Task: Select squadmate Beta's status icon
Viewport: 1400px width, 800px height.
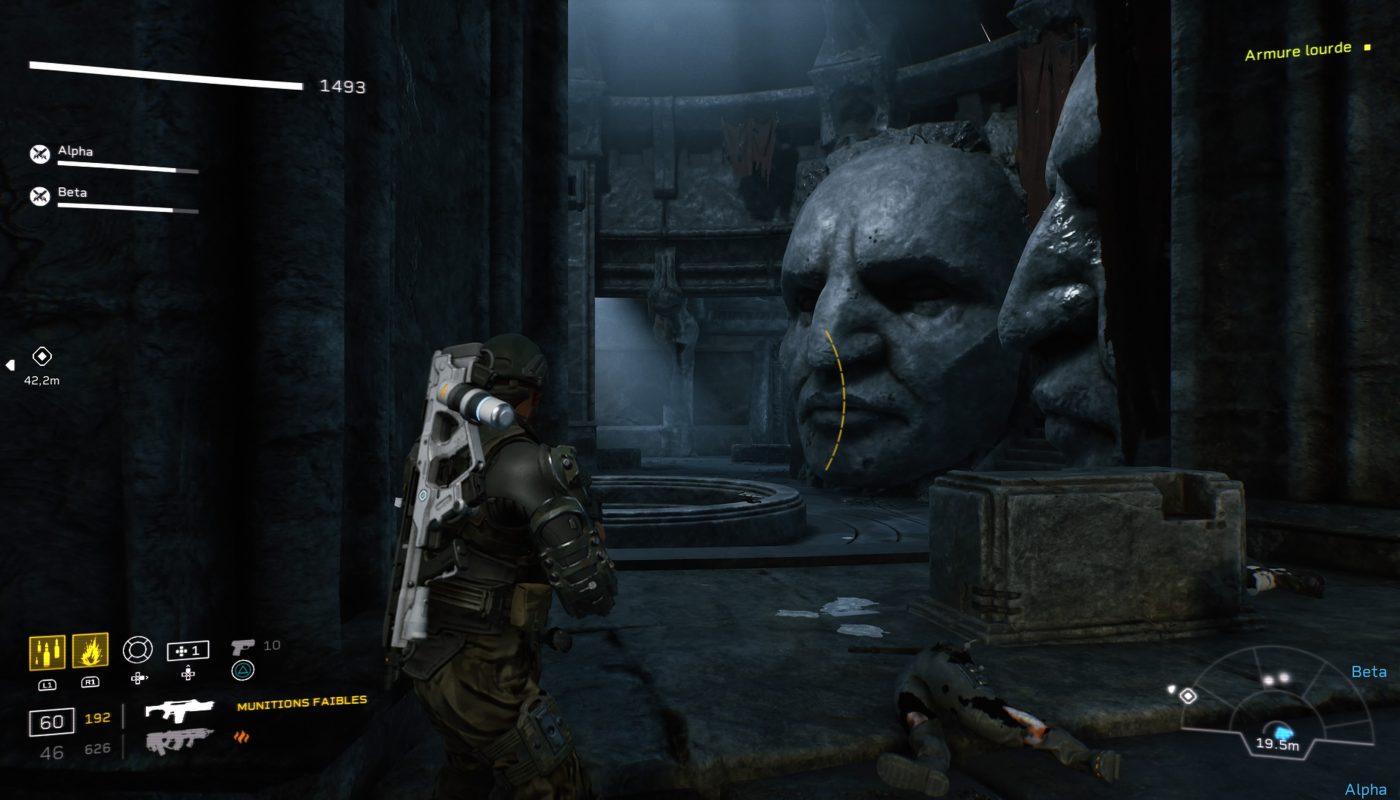Action: [x=40, y=196]
